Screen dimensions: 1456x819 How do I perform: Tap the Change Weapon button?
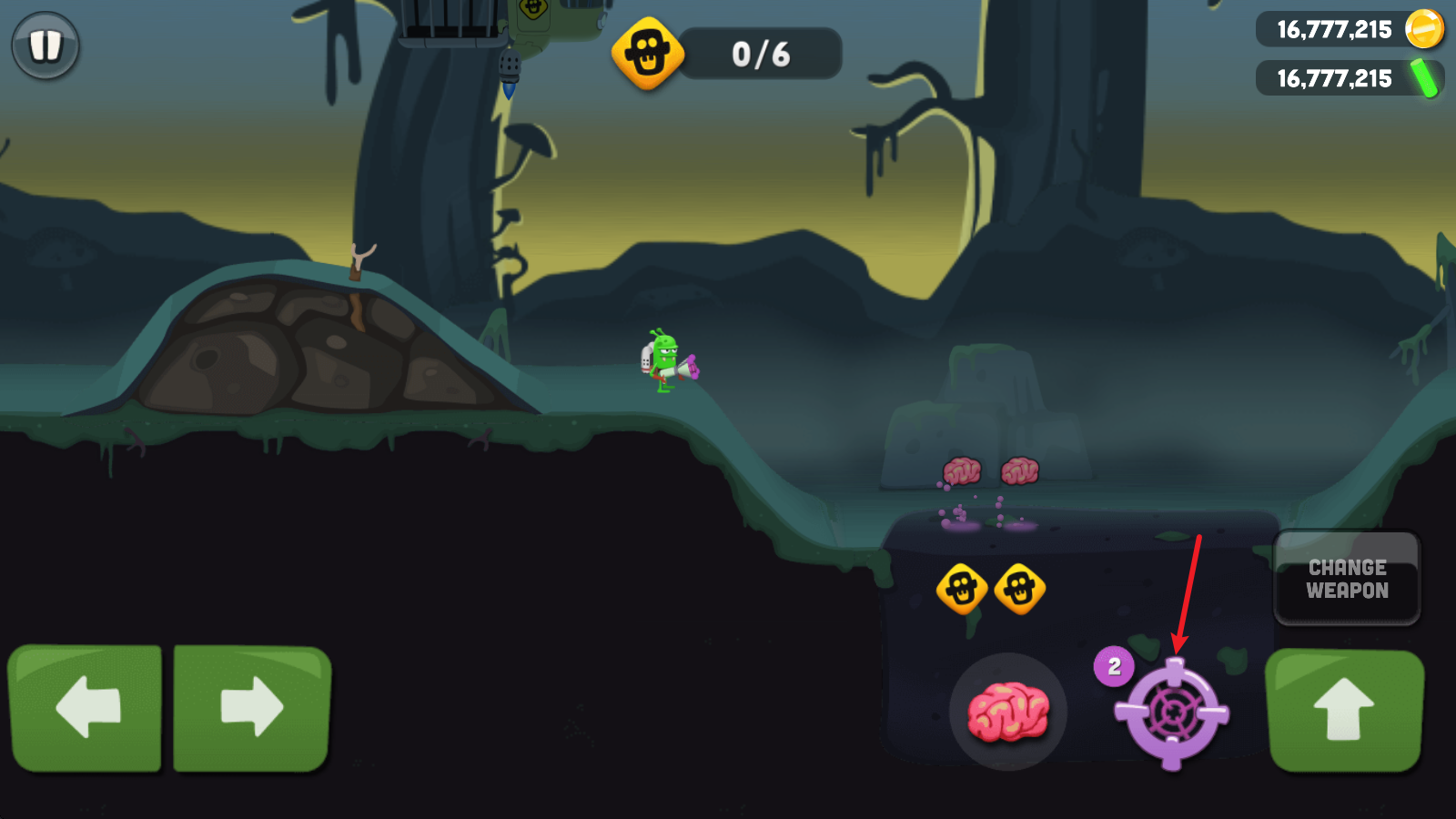[x=1347, y=579]
